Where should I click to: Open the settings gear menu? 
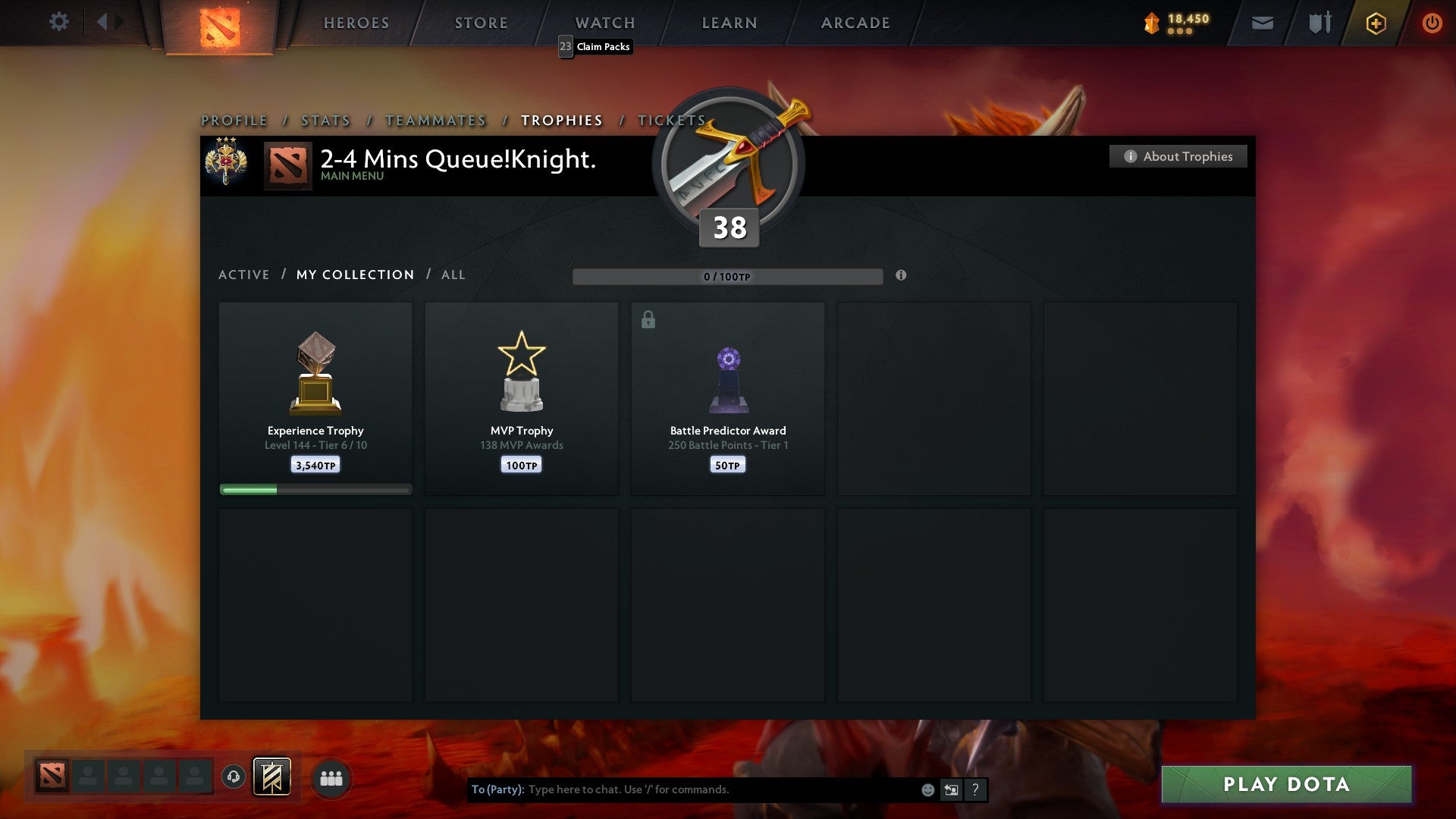click(58, 22)
